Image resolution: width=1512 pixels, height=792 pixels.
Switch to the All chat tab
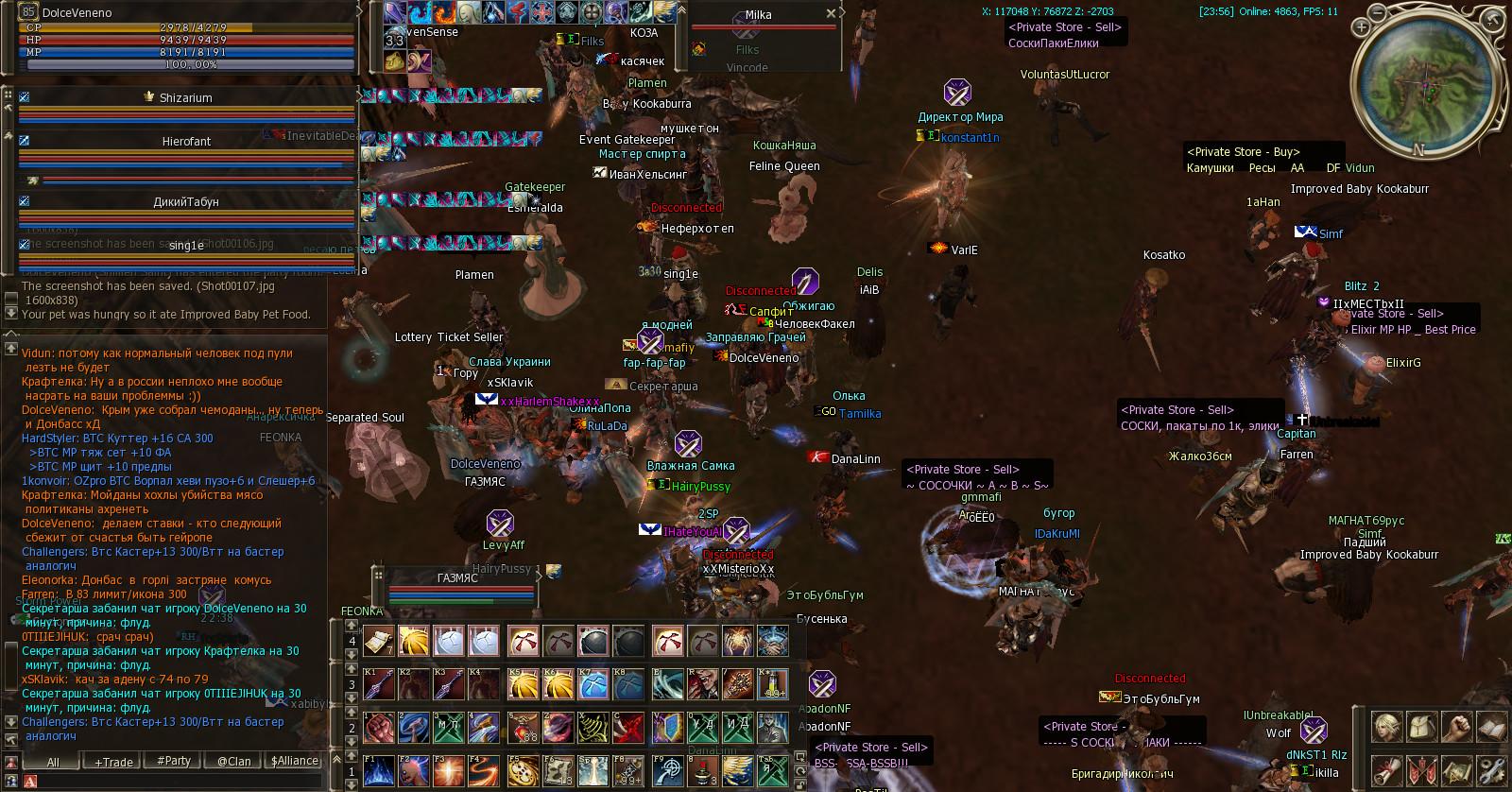click(53, 762)
